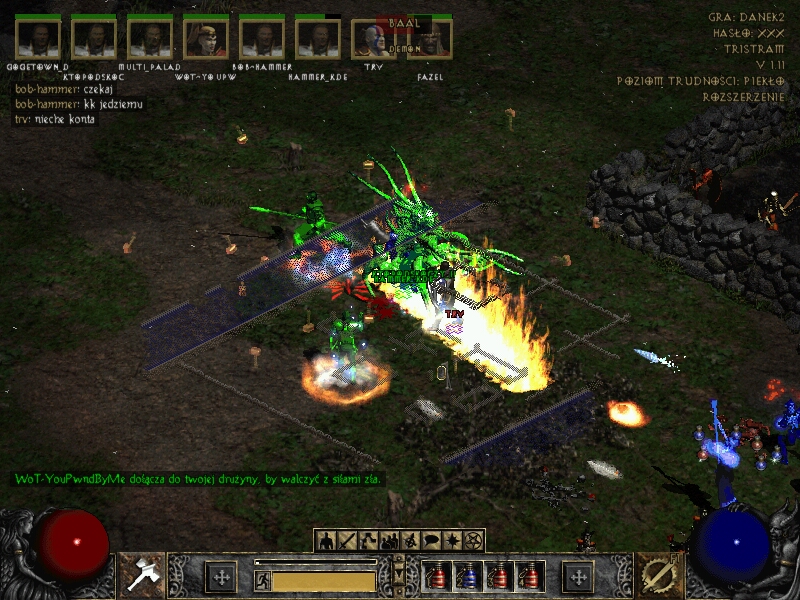Choose TRV's party portrait
Viewport: 800px width, 600px height.
tap(374, 39)
